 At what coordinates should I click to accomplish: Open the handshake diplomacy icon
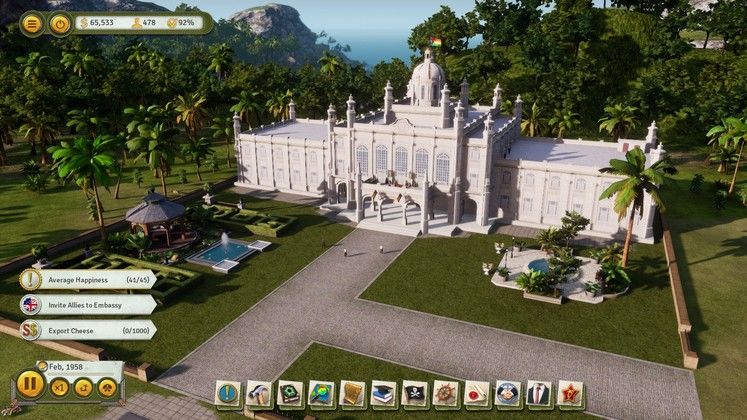pos(507,393)
